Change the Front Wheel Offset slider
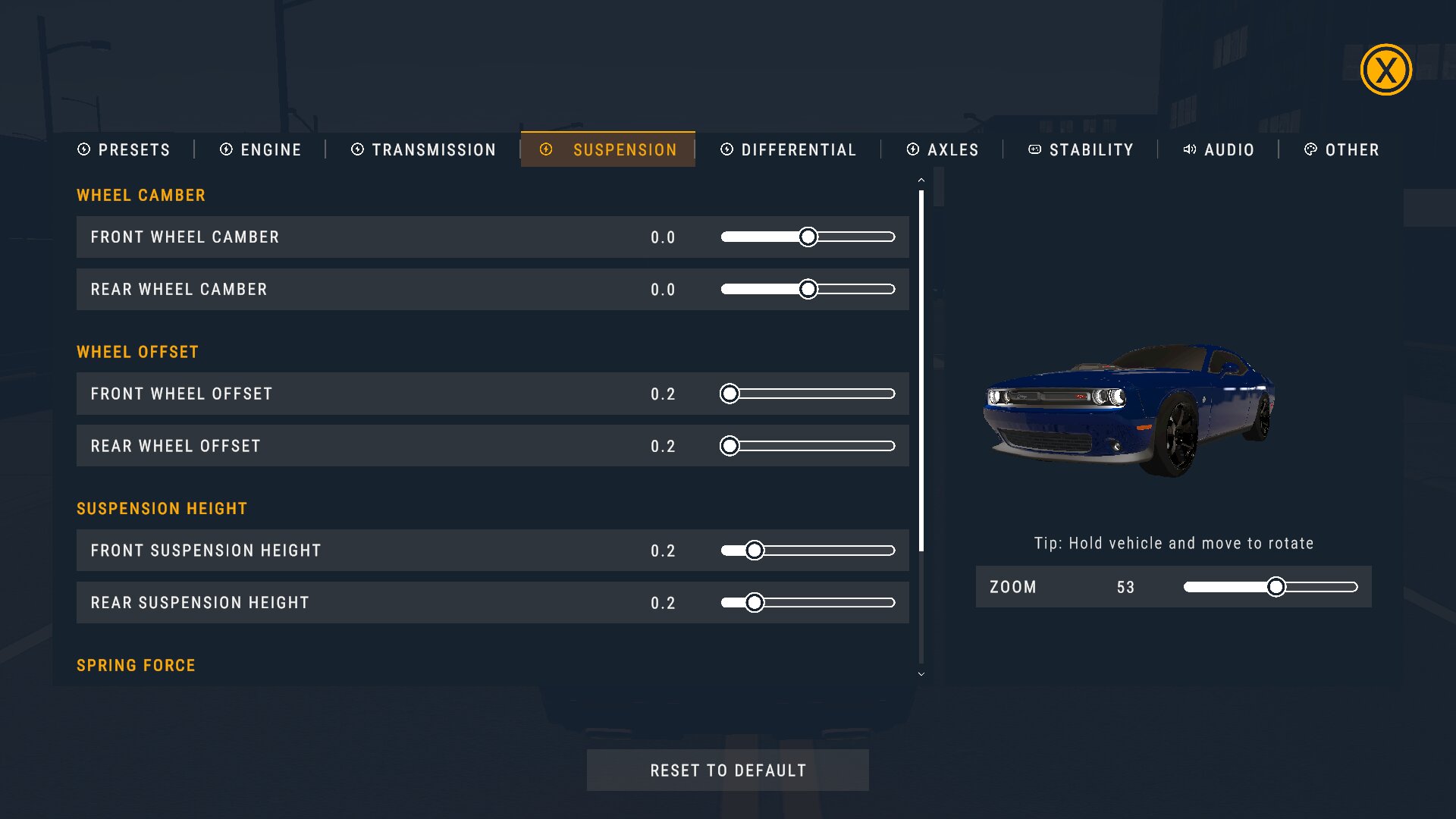The height and width of the screenshot is (819, 1456). (730, 394)
